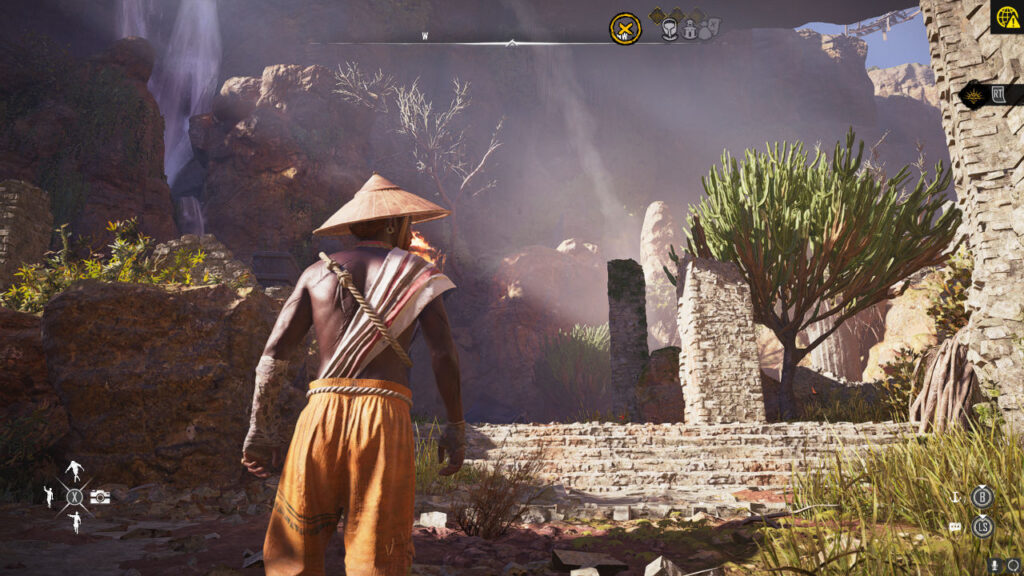
Task: Click the yellow globe warning icon
Action: coord(1006,17)
